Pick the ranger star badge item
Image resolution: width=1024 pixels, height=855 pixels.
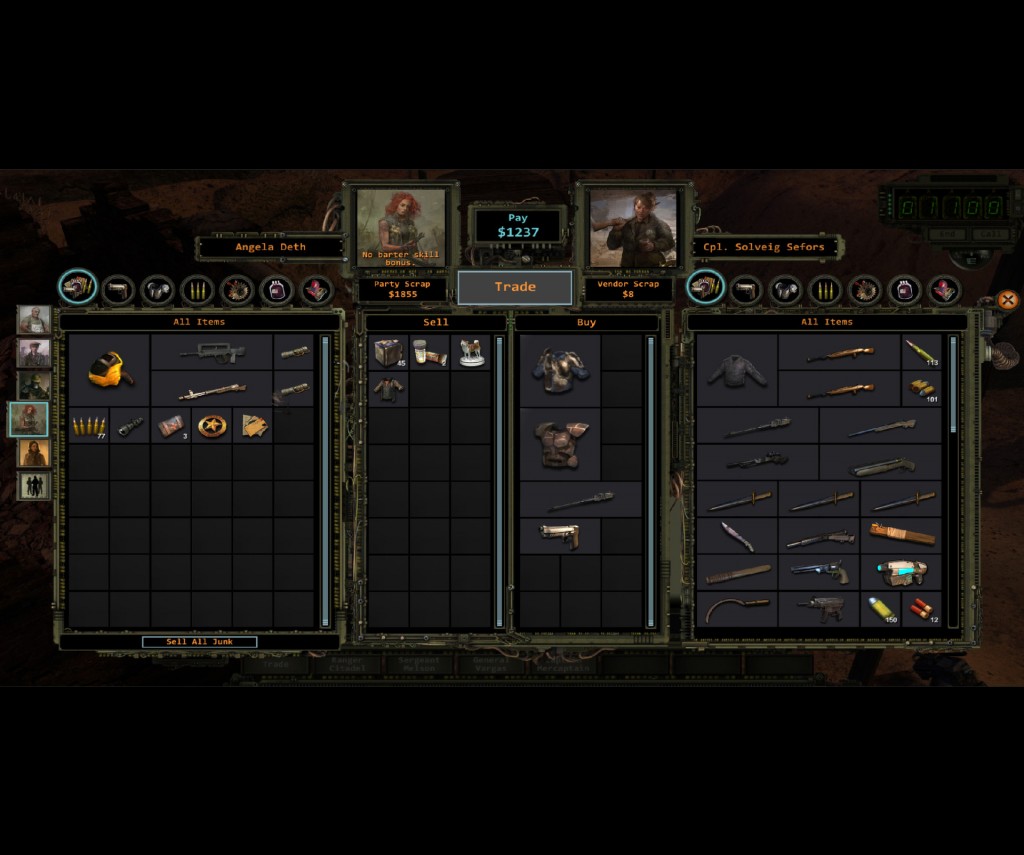click(x=211, y=426)
